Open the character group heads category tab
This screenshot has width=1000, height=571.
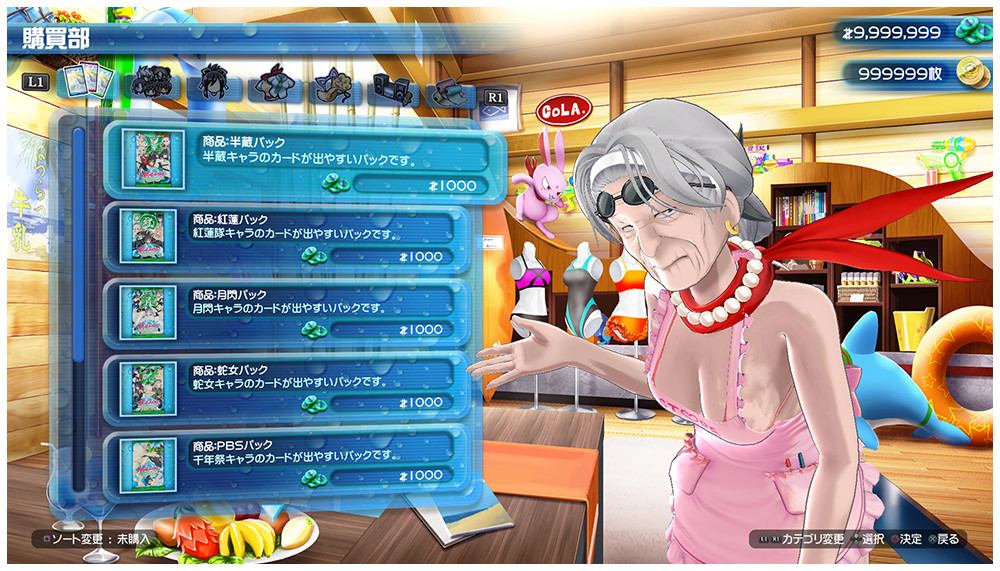pos(153,84)
